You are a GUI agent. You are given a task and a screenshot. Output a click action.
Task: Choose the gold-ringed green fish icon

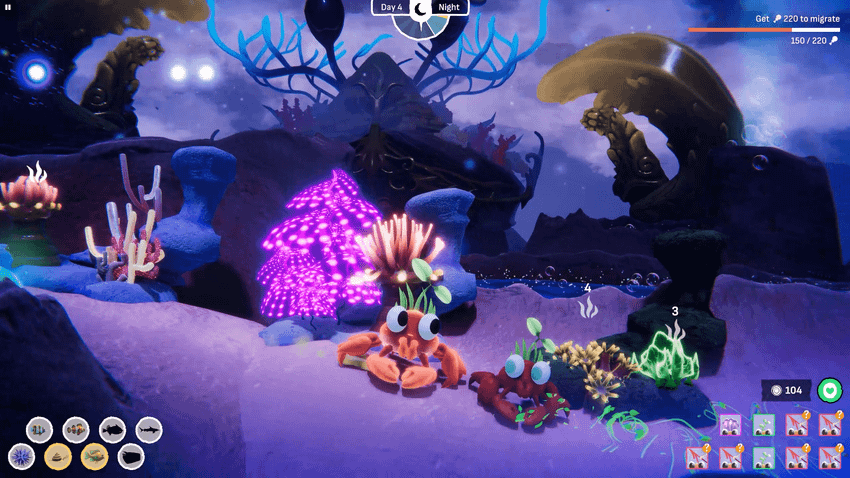tap(95, 457)
